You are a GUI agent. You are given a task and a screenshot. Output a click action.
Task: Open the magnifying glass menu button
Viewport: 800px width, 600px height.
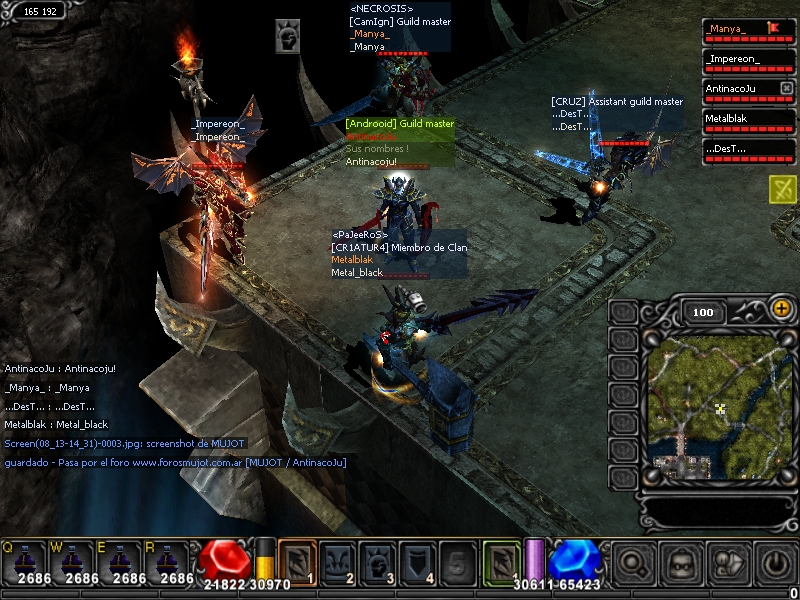point(632,563)
